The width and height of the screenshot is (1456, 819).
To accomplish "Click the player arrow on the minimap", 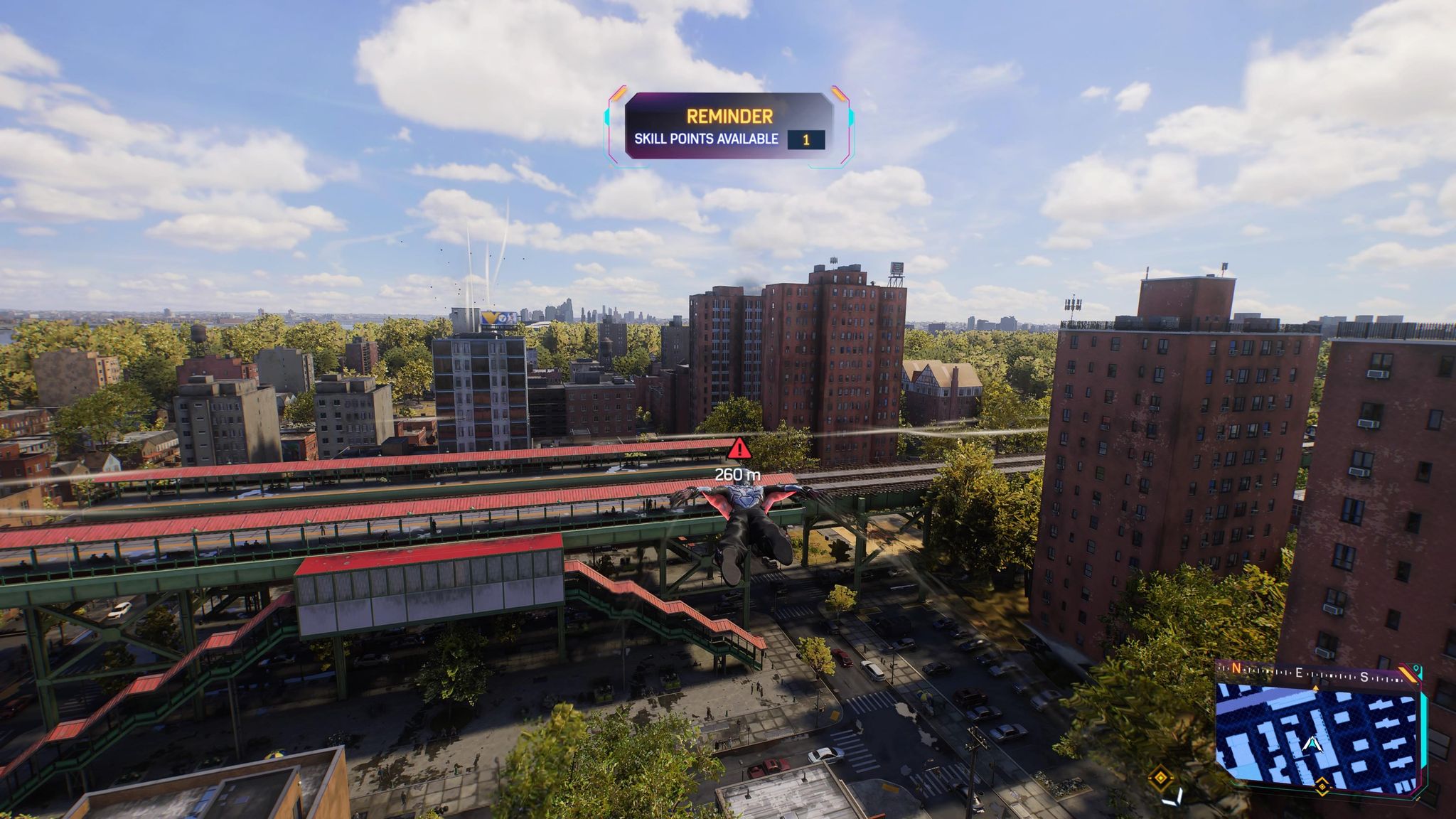I will pos(1312,745).
